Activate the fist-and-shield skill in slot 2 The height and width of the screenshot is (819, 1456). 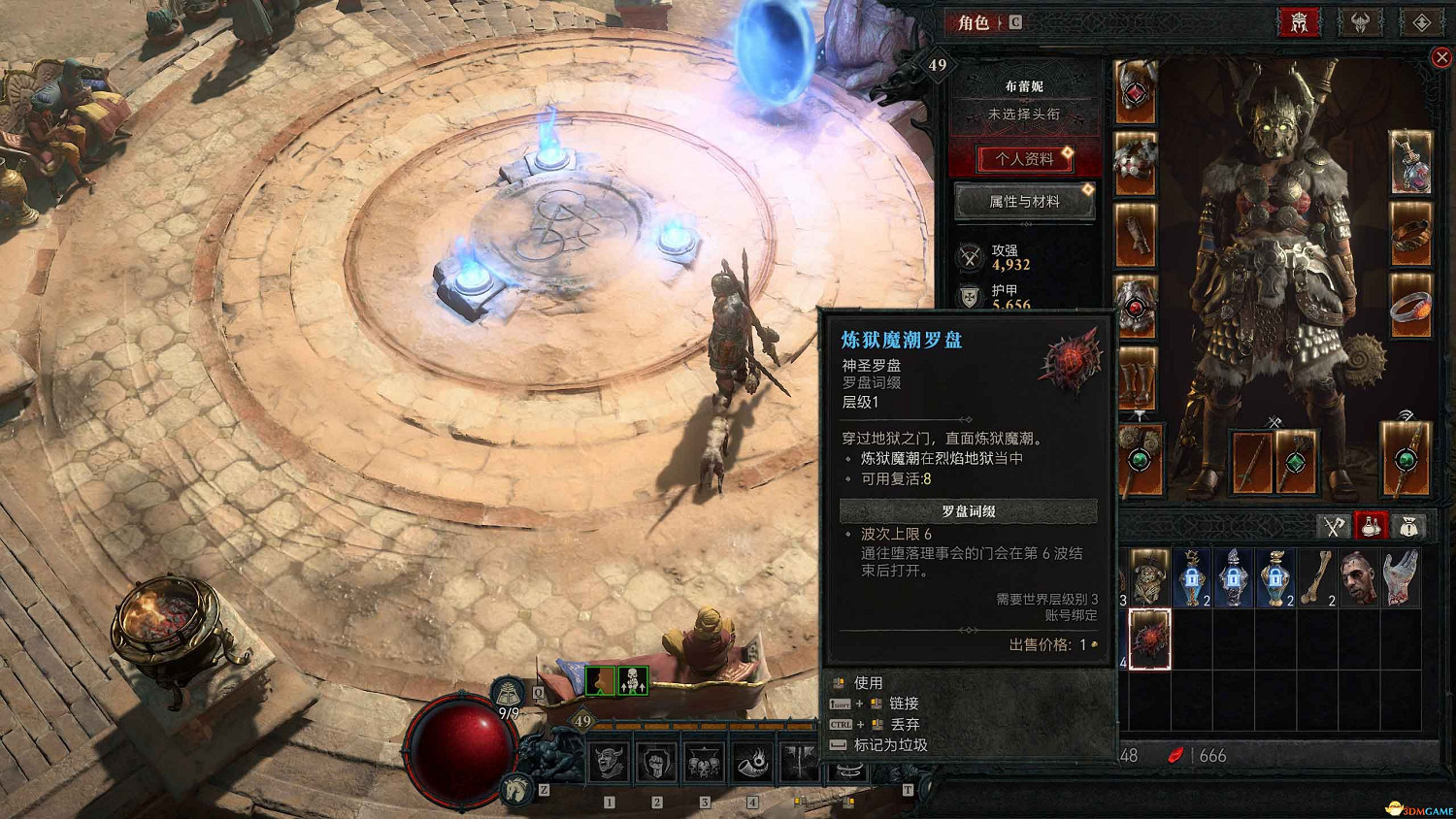656,764
